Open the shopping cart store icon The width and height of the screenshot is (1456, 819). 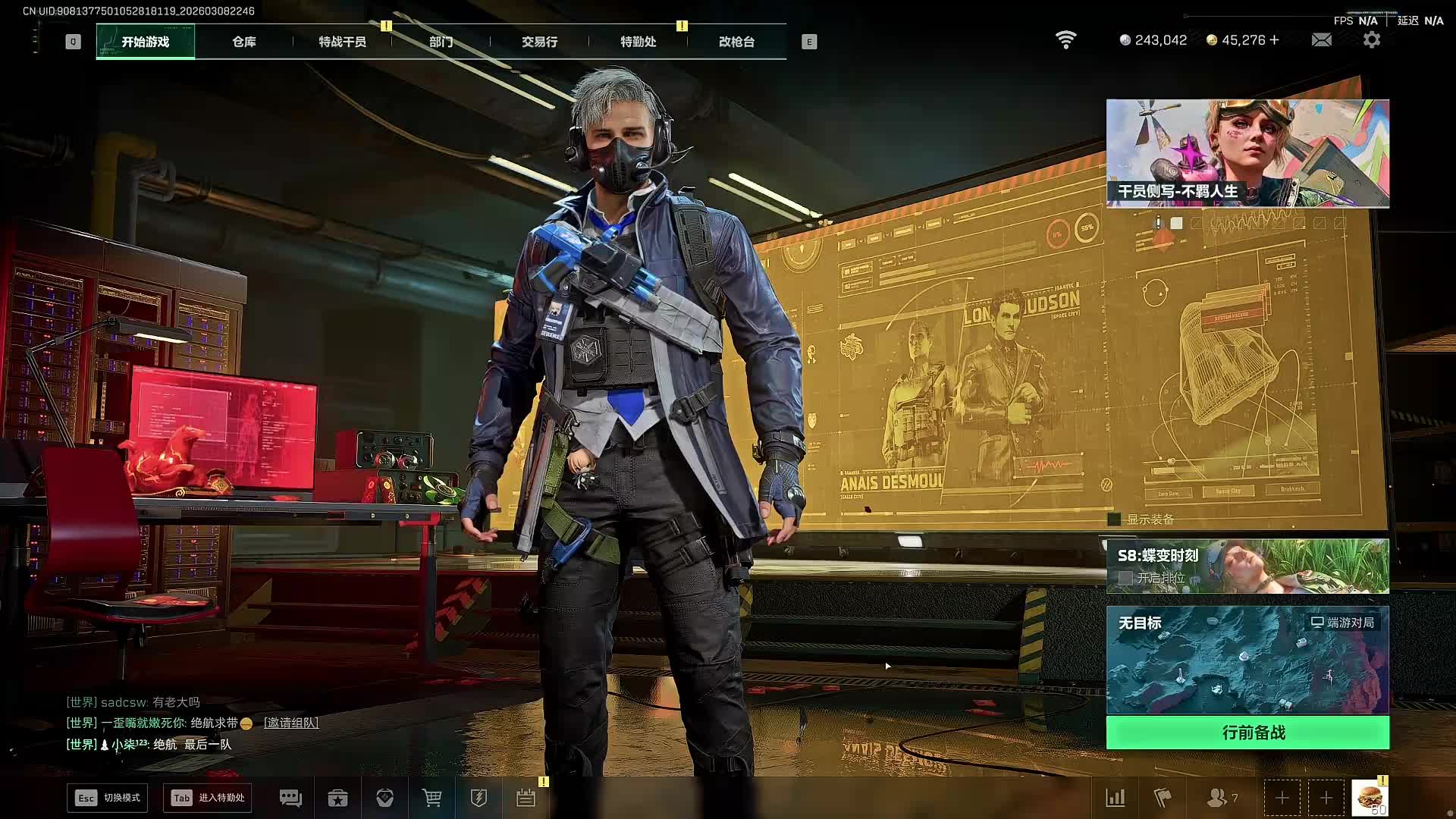431,798
